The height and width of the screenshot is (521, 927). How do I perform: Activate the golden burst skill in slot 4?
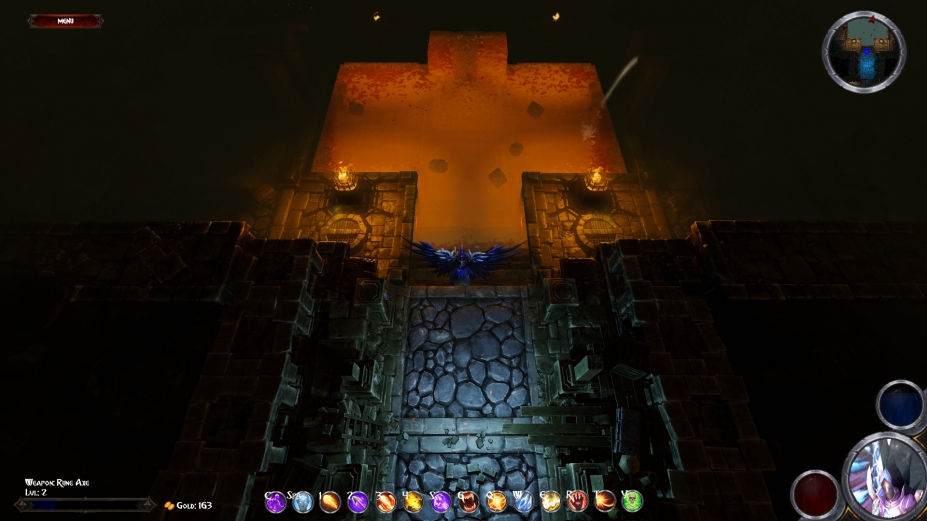point(413,502)
